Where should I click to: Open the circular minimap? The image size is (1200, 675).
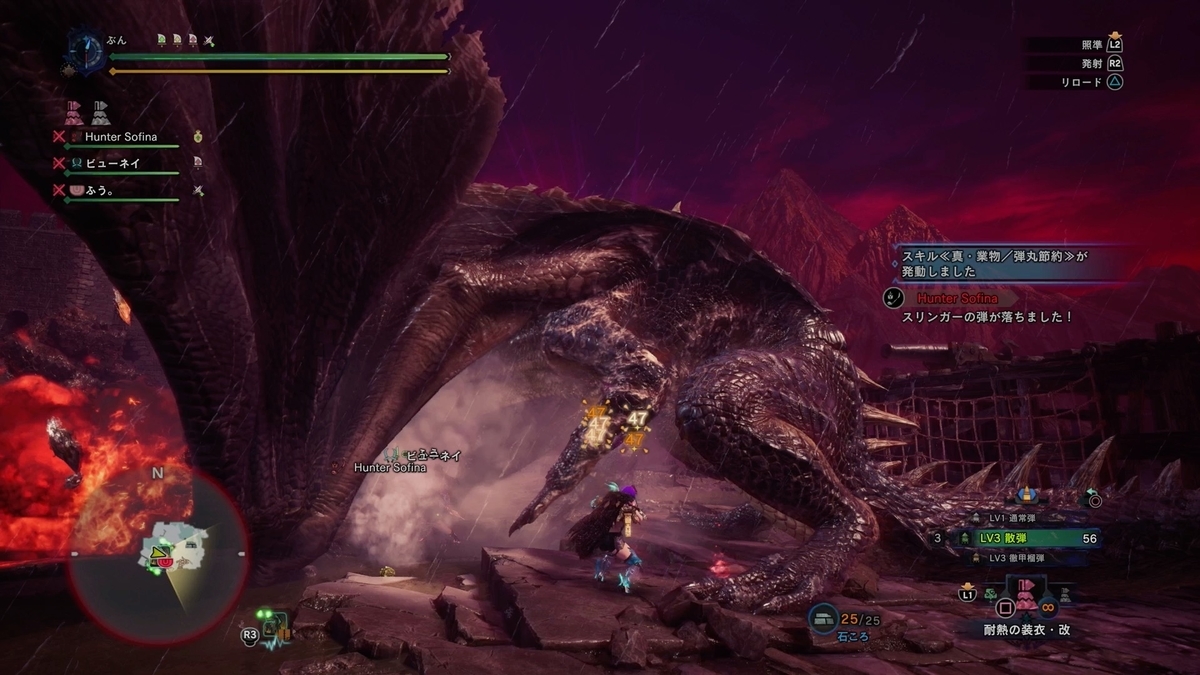[x=158, y=554]
